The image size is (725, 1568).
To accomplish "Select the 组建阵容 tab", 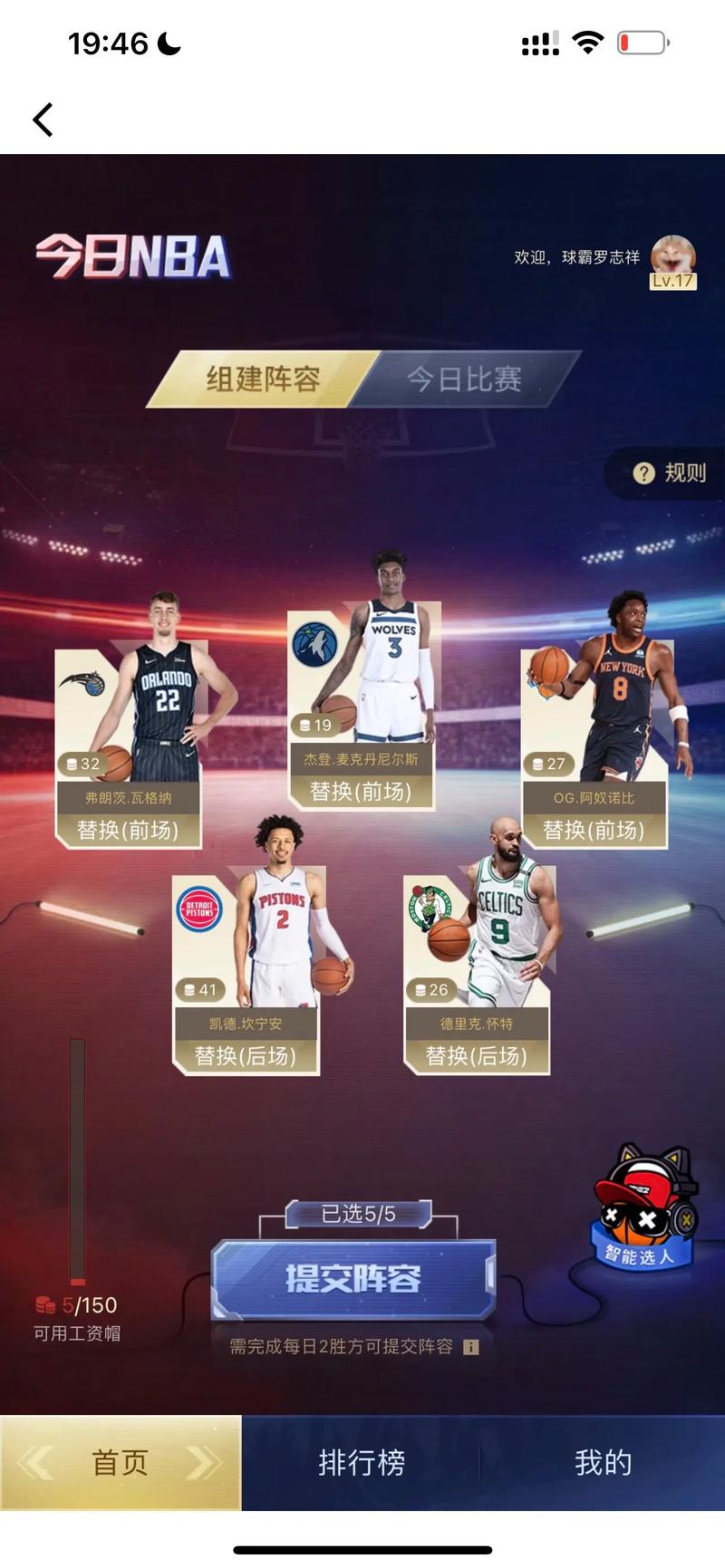I will (263, 379).
